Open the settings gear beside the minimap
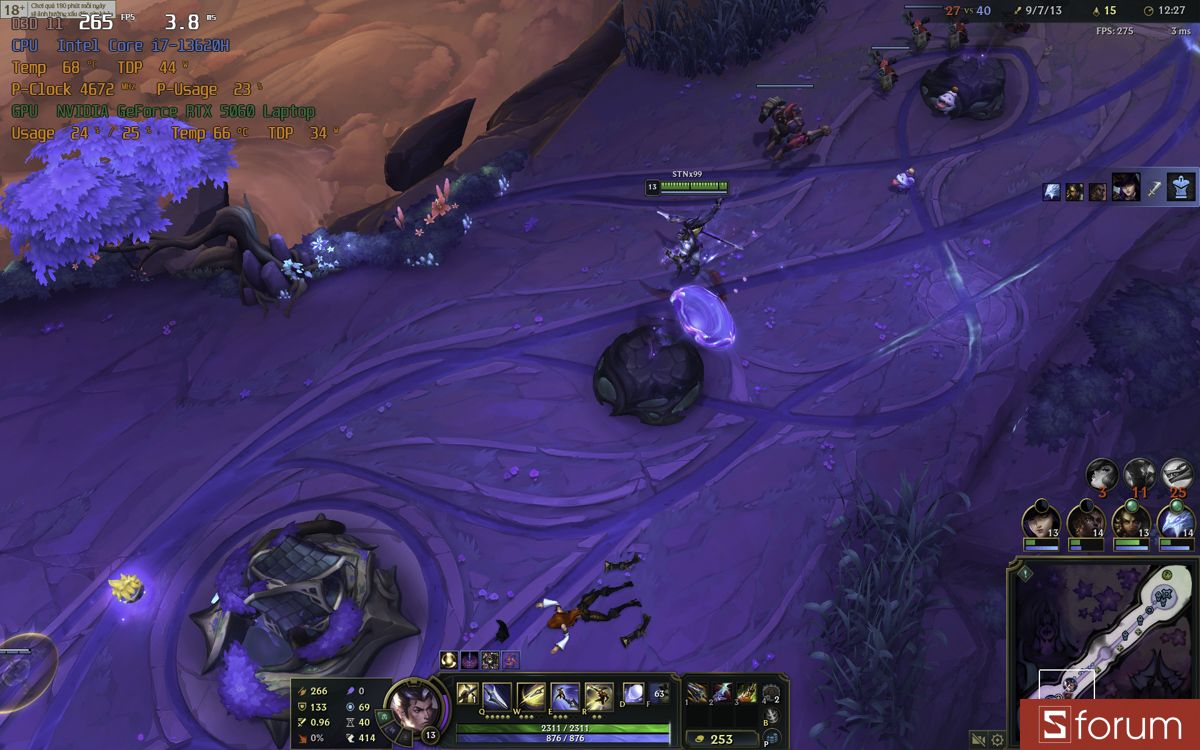Screen dimensions: 1200x750 [x=997, y=740]
